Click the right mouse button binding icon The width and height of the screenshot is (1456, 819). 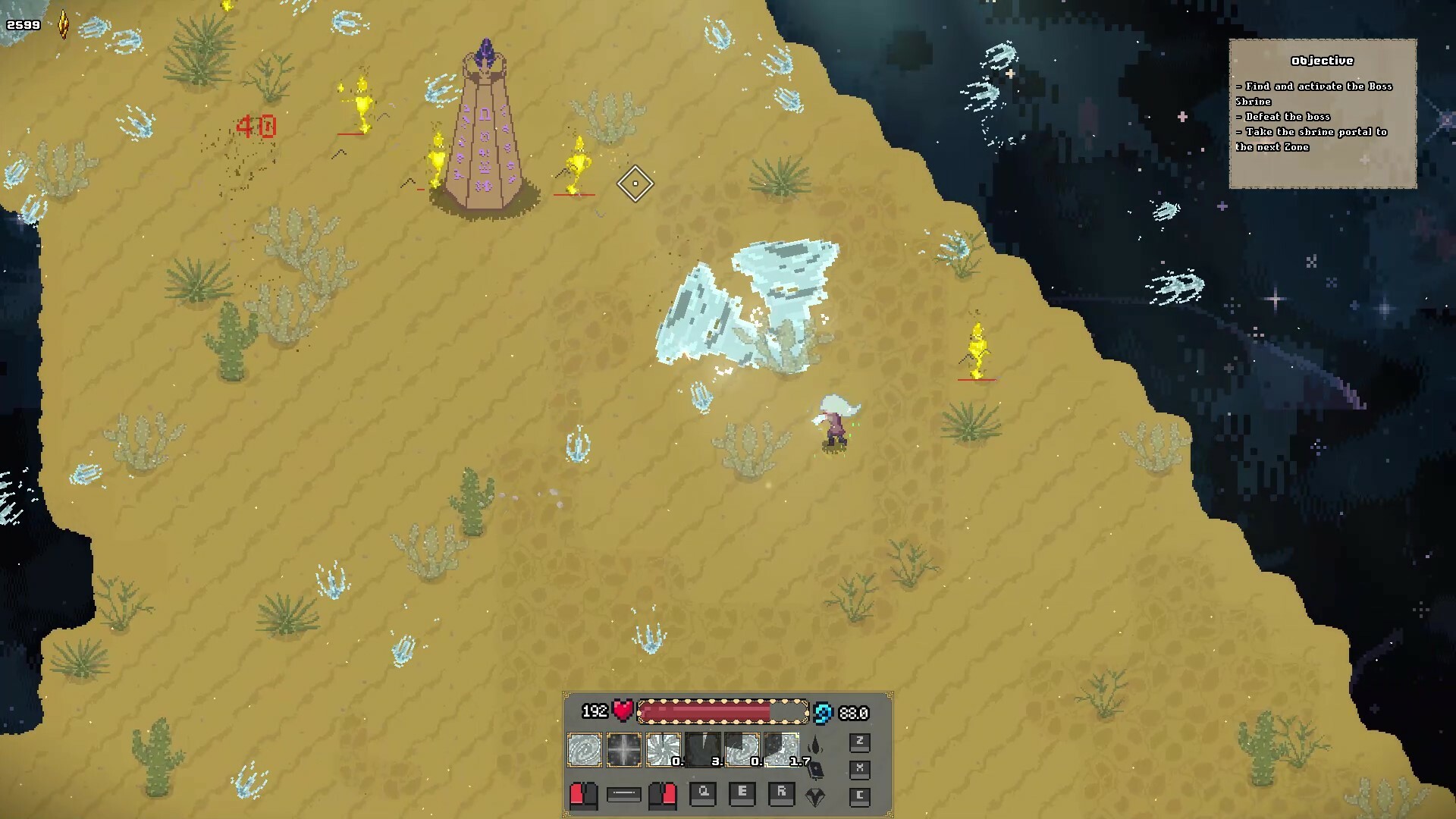[x=662, y=795]
